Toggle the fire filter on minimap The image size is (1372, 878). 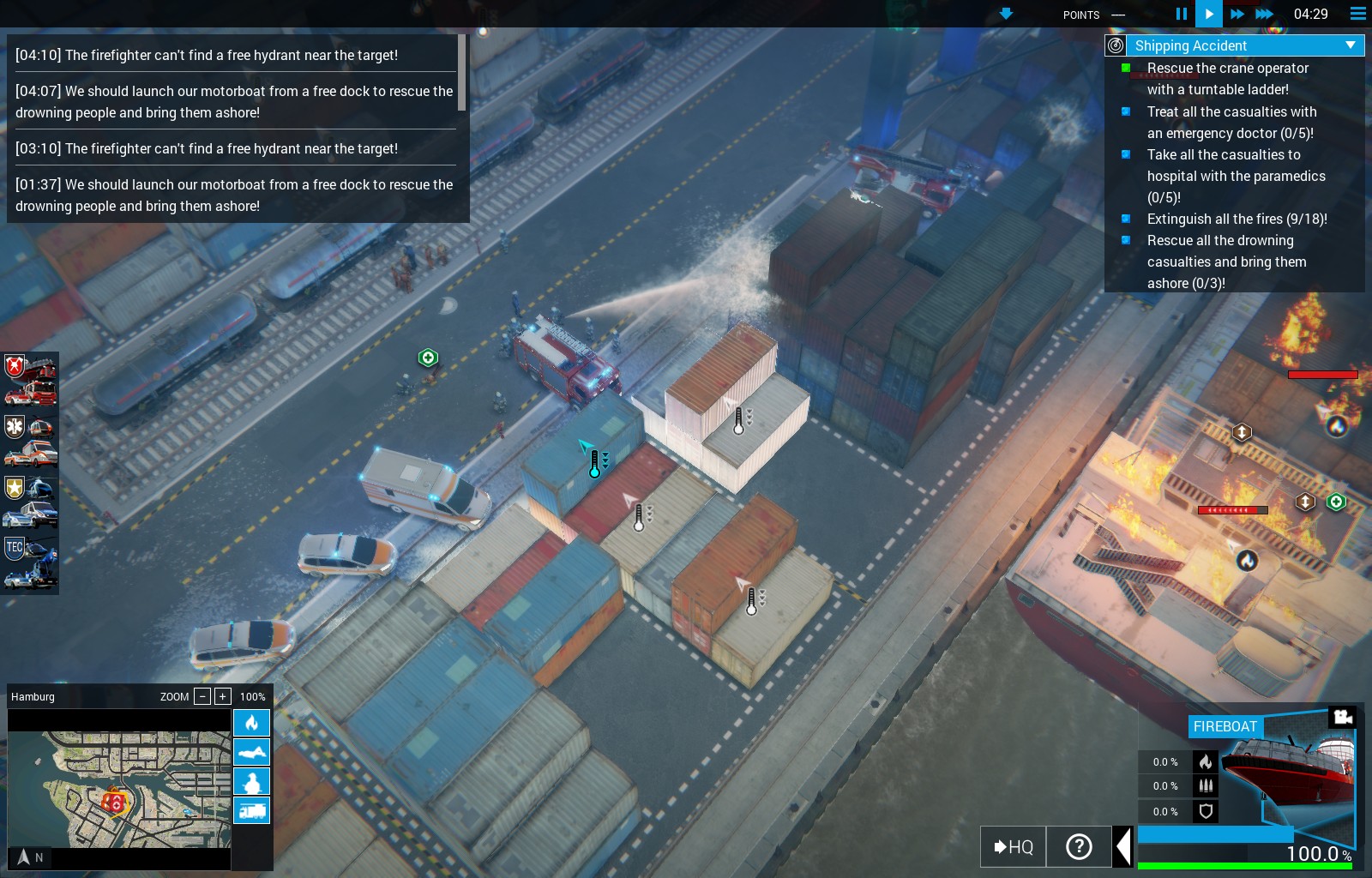click(x=251, y=723)
